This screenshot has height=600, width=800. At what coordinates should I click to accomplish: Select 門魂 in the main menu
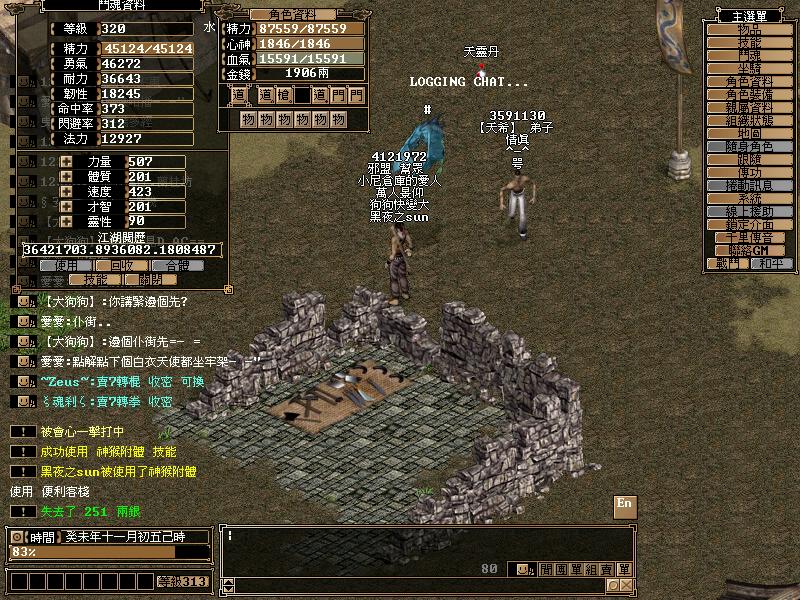(x=748, y=56)
